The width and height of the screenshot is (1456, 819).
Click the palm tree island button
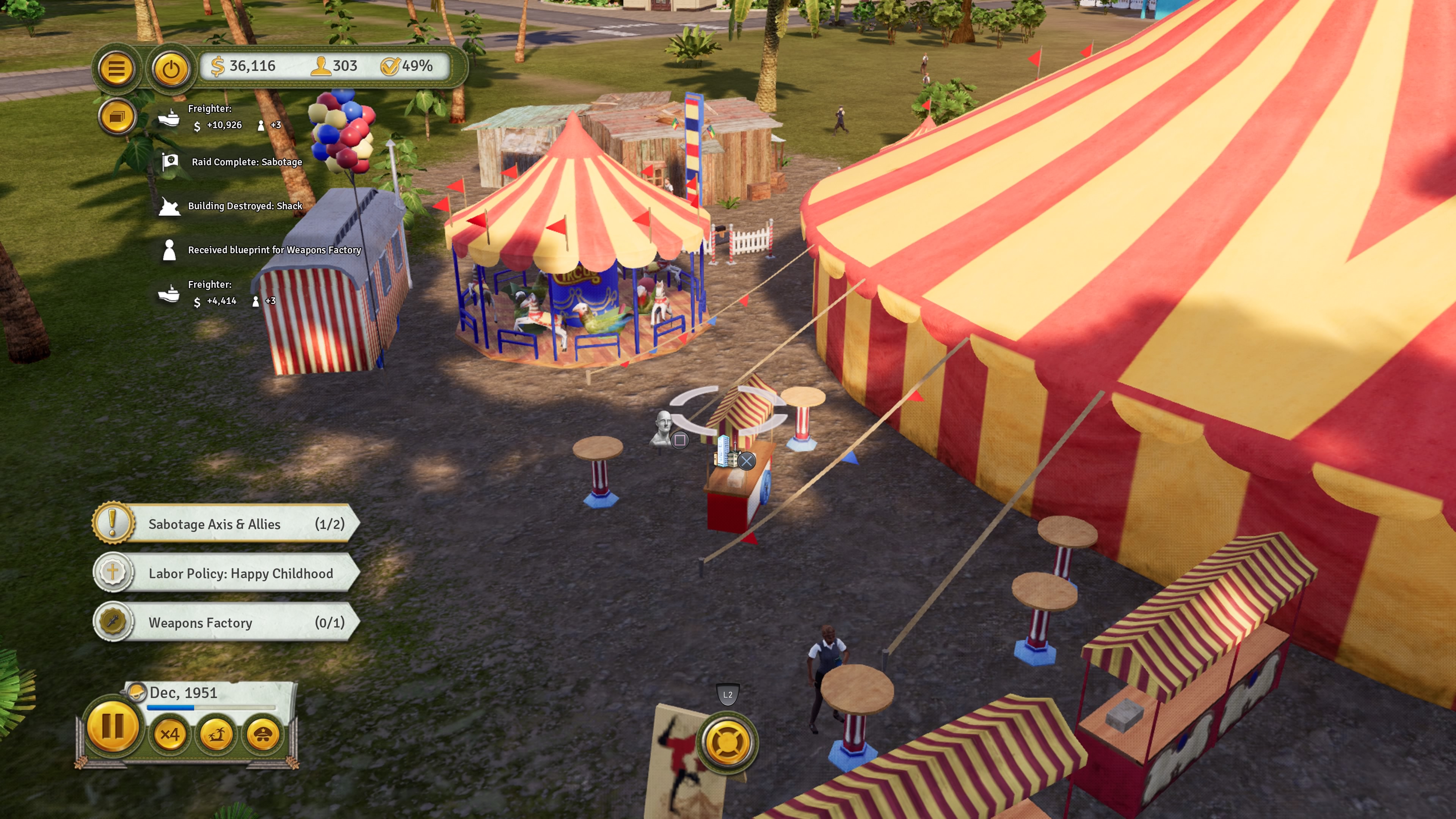[x=216, y=734]
